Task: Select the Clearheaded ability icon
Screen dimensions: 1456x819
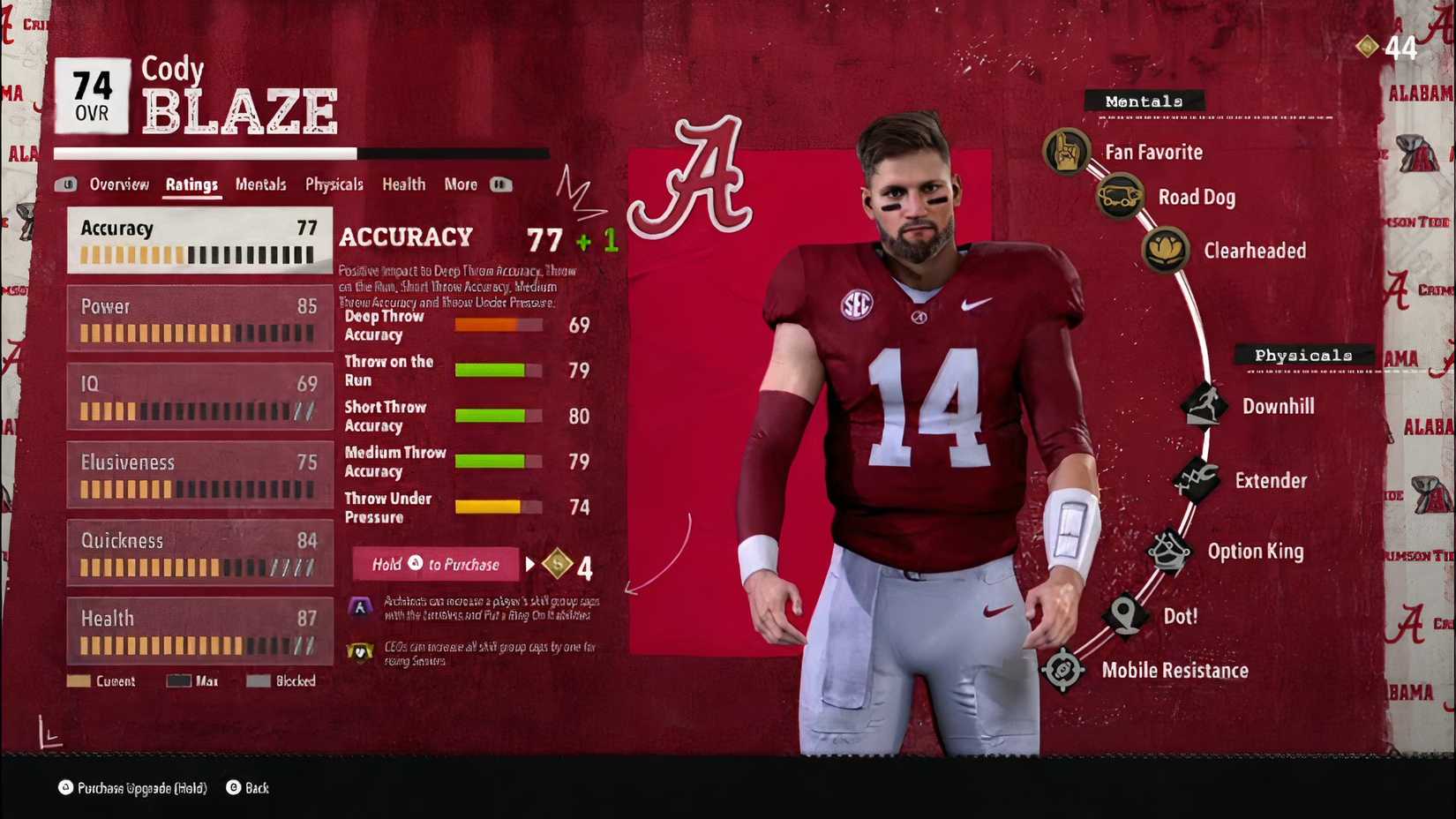Action: [x=1167, y=250]
